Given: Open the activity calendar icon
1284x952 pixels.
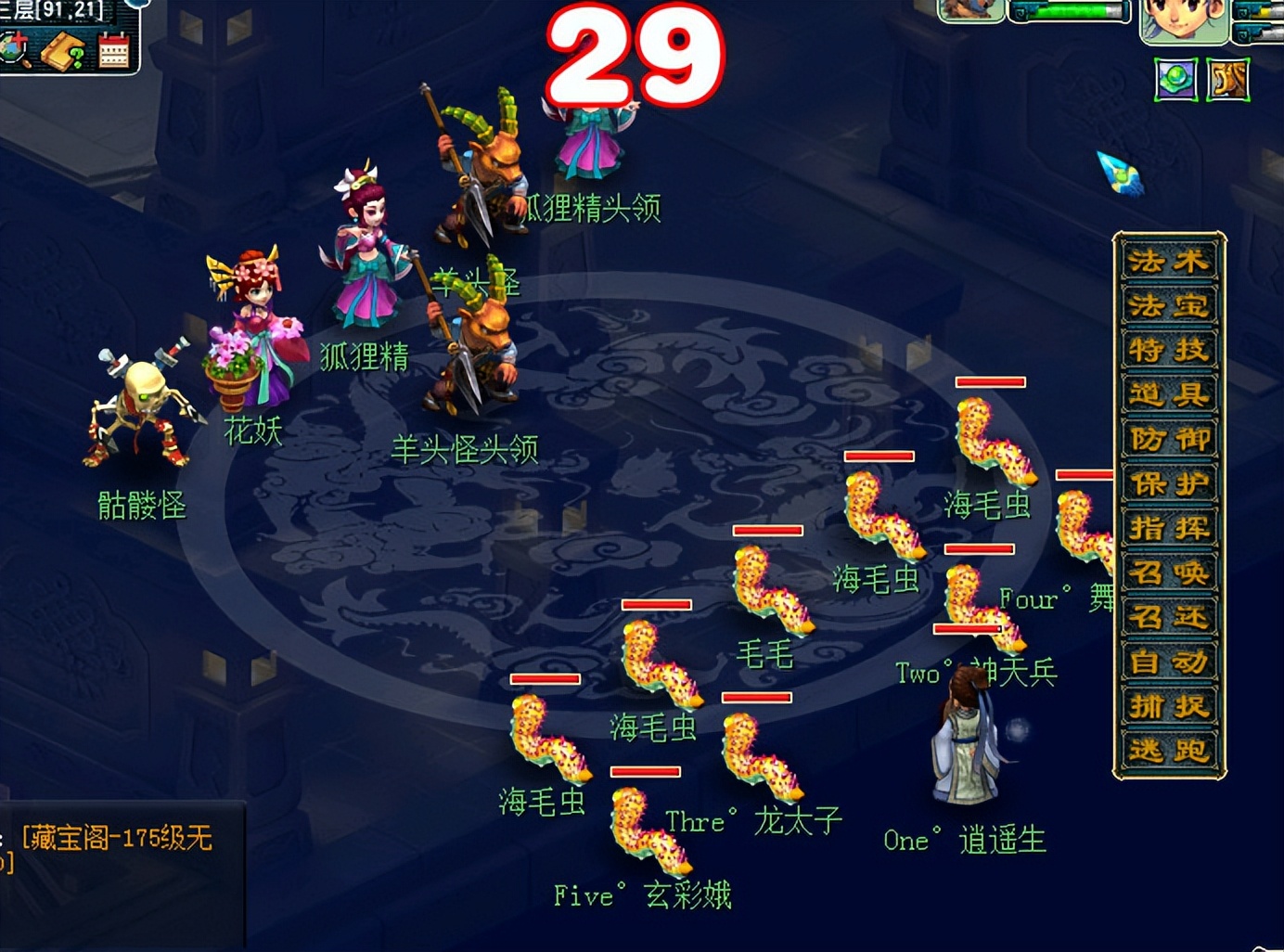Looking at the screenshot, I should coord(113,51).
